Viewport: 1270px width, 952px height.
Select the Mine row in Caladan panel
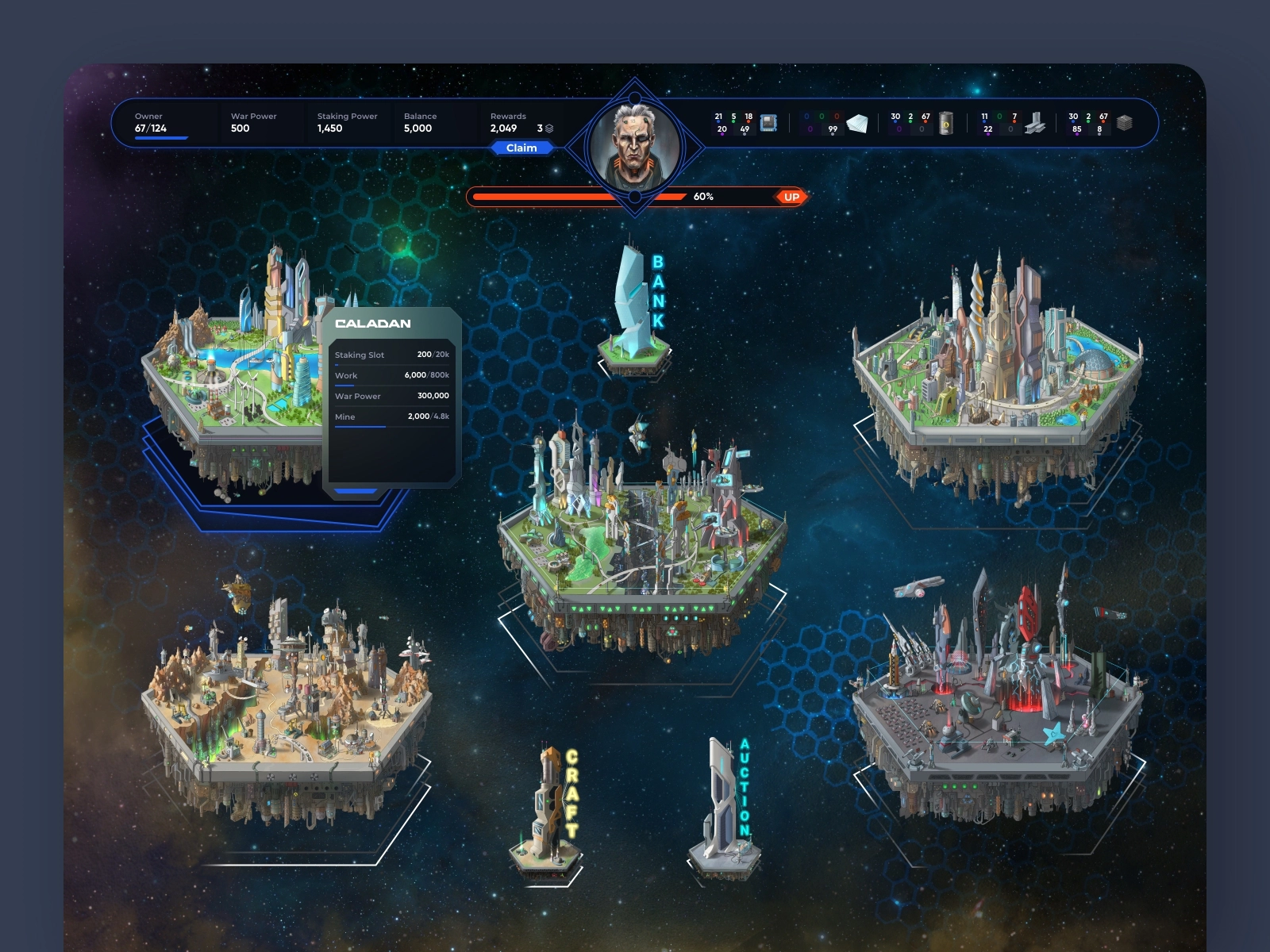click(391, 416)
